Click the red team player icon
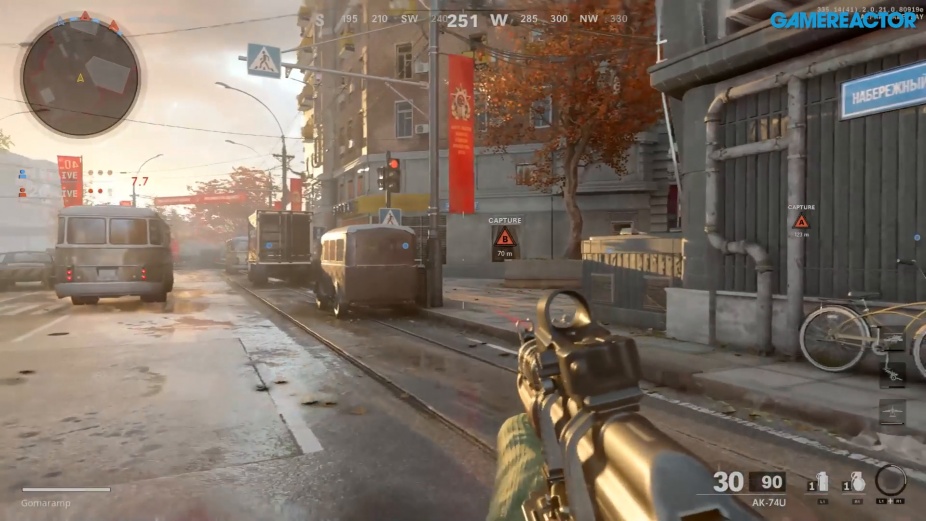 [x=22, y=191]
